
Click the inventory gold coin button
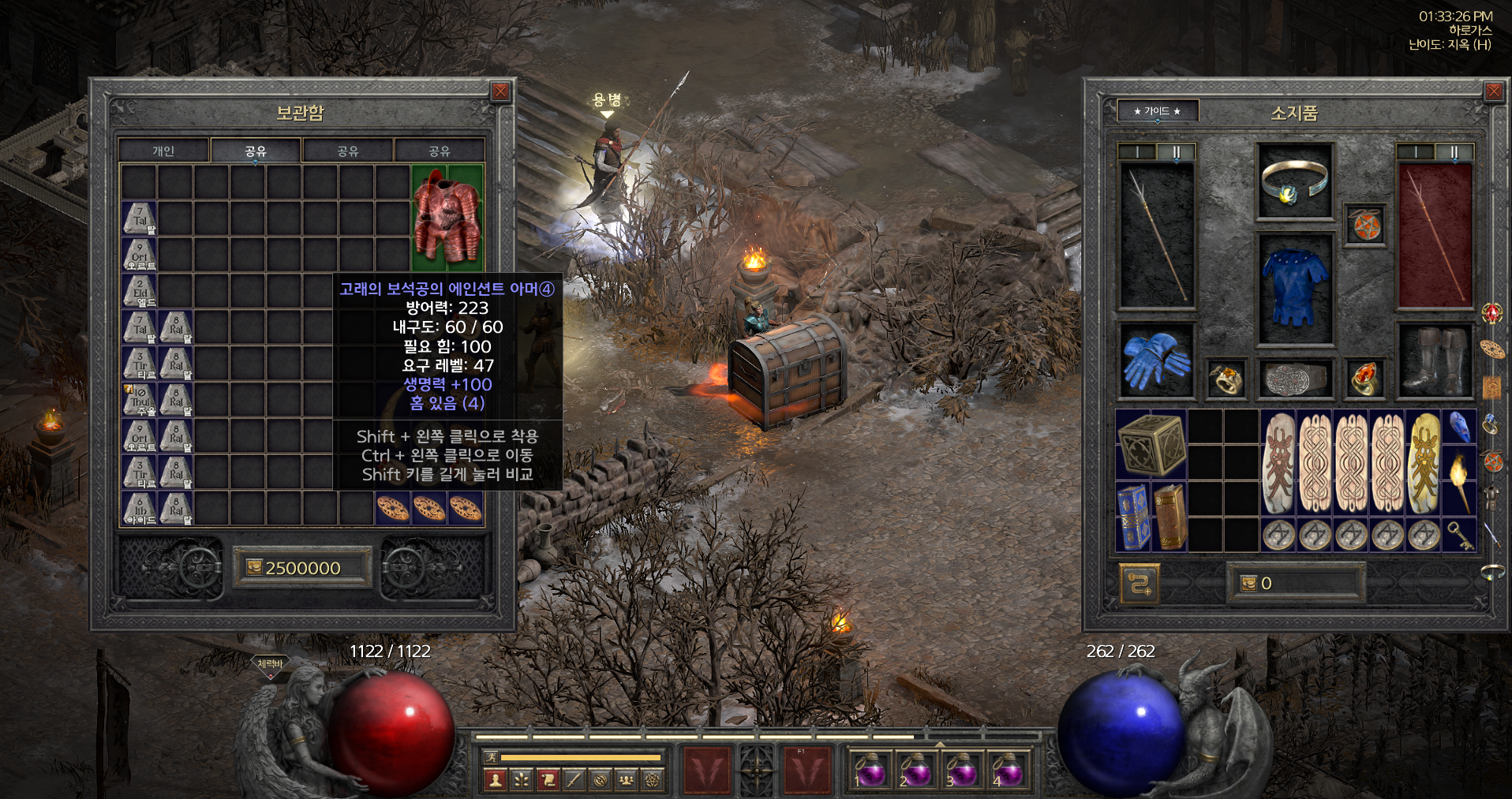tap(1248, 584)
